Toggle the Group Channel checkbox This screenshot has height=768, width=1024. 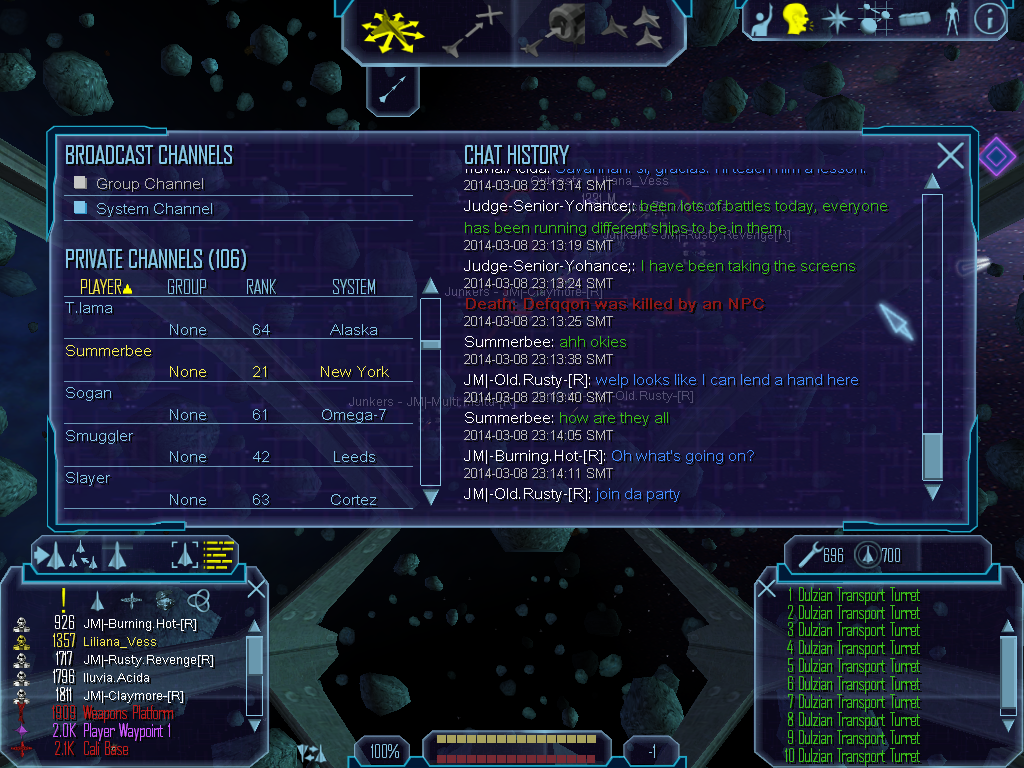point(81,183)
